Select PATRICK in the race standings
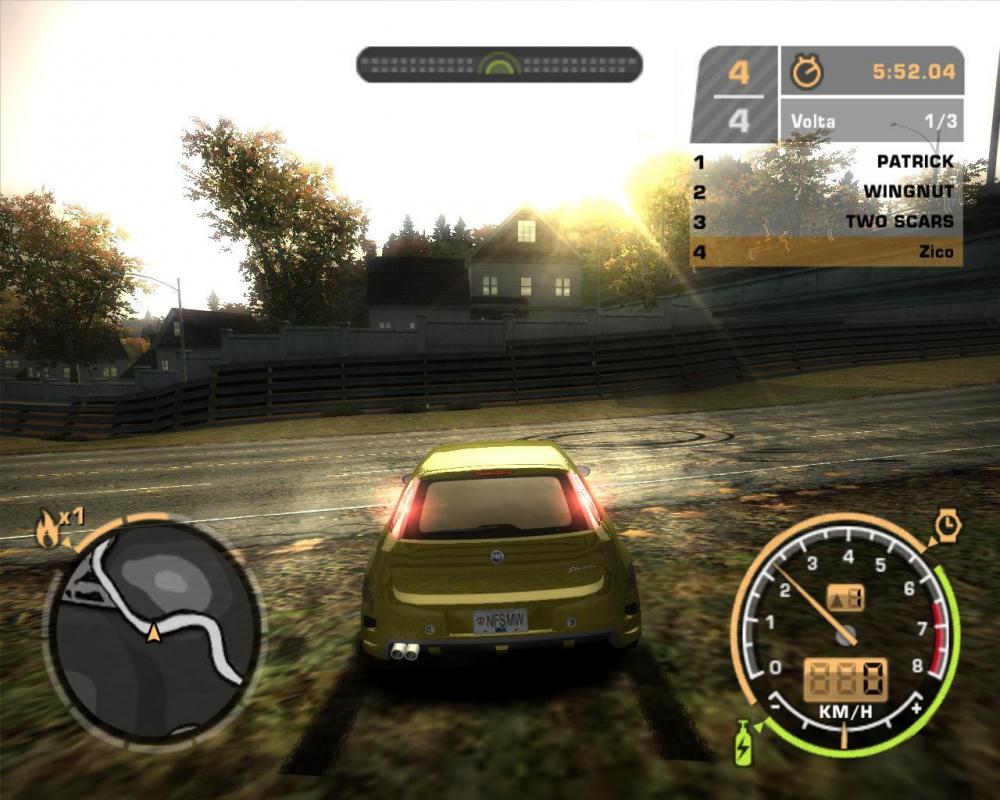Viewport: 1000px width, 800px height. tap(826, 162)
